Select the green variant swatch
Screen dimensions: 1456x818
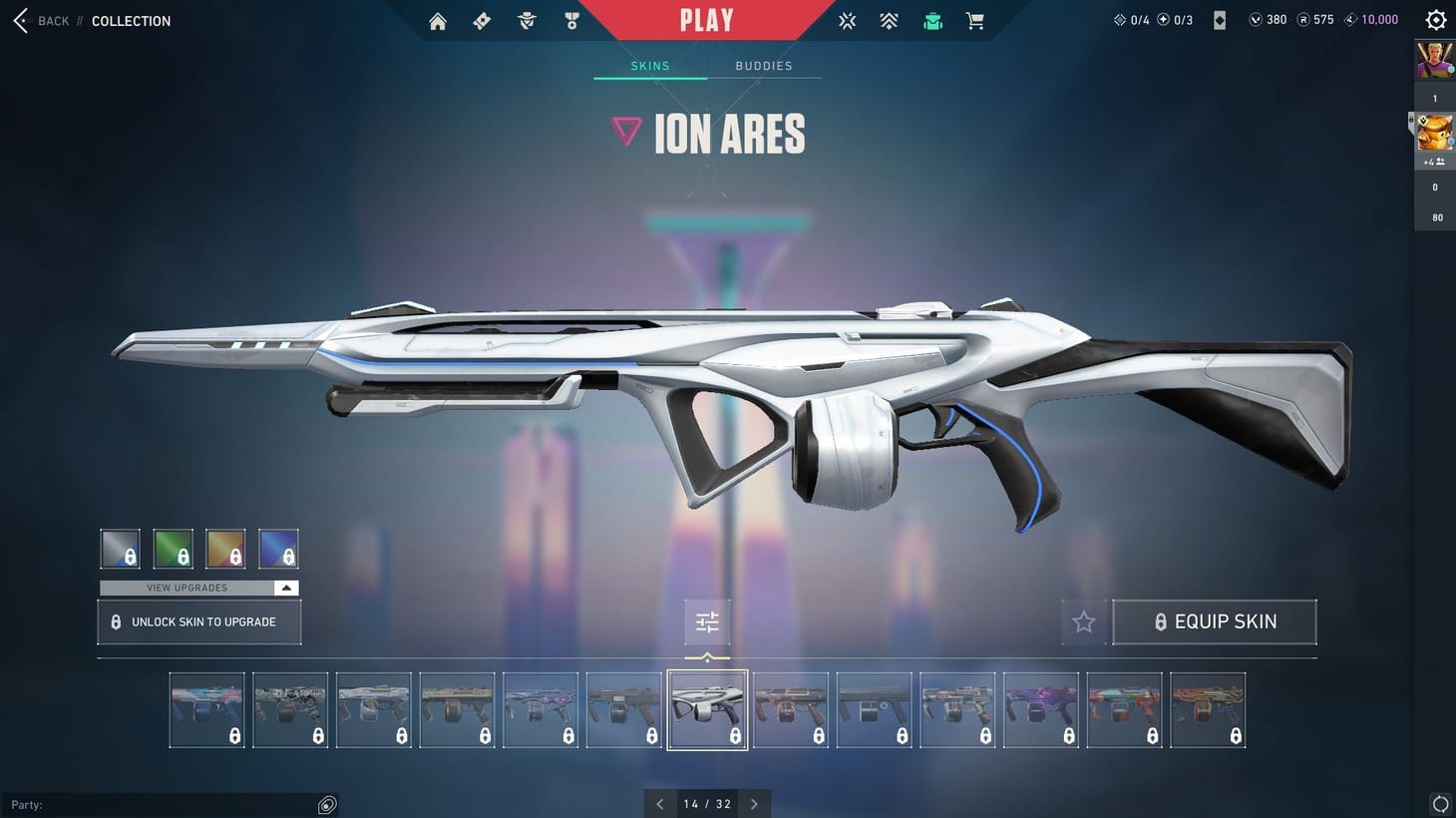pos(173,548)
